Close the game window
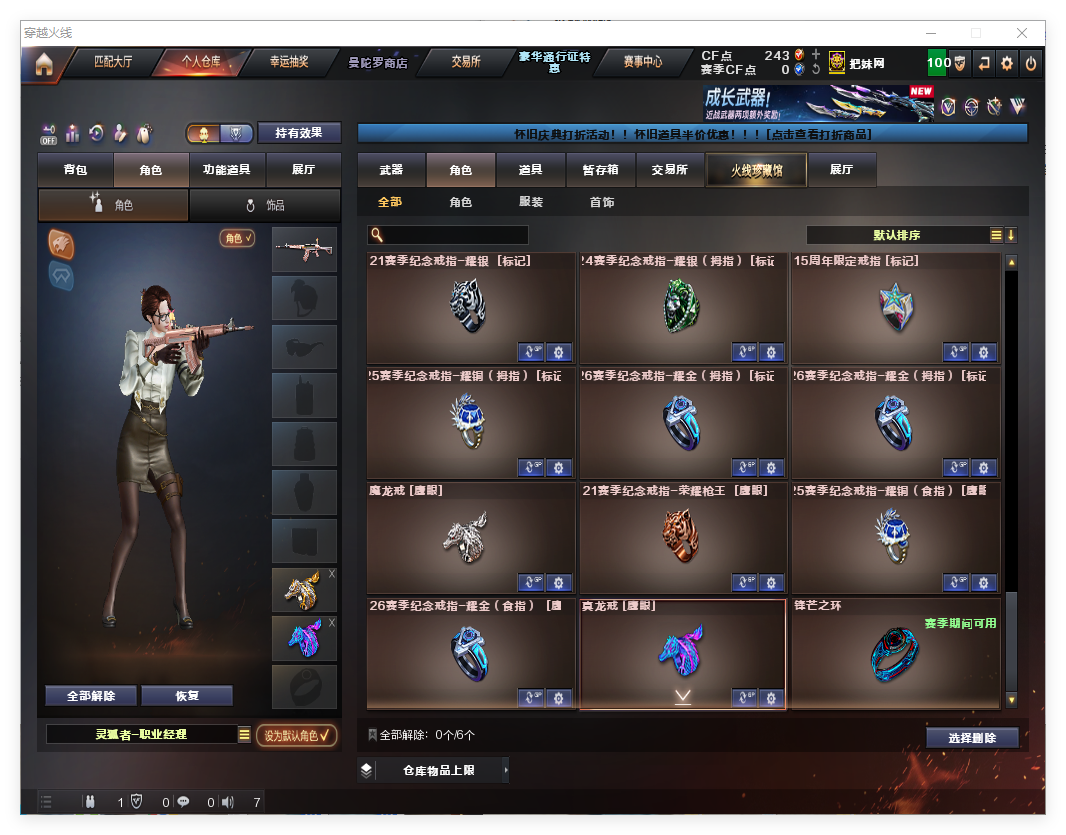The width and height of the screenshot is (1066, 835). (x=1022, y=33)
